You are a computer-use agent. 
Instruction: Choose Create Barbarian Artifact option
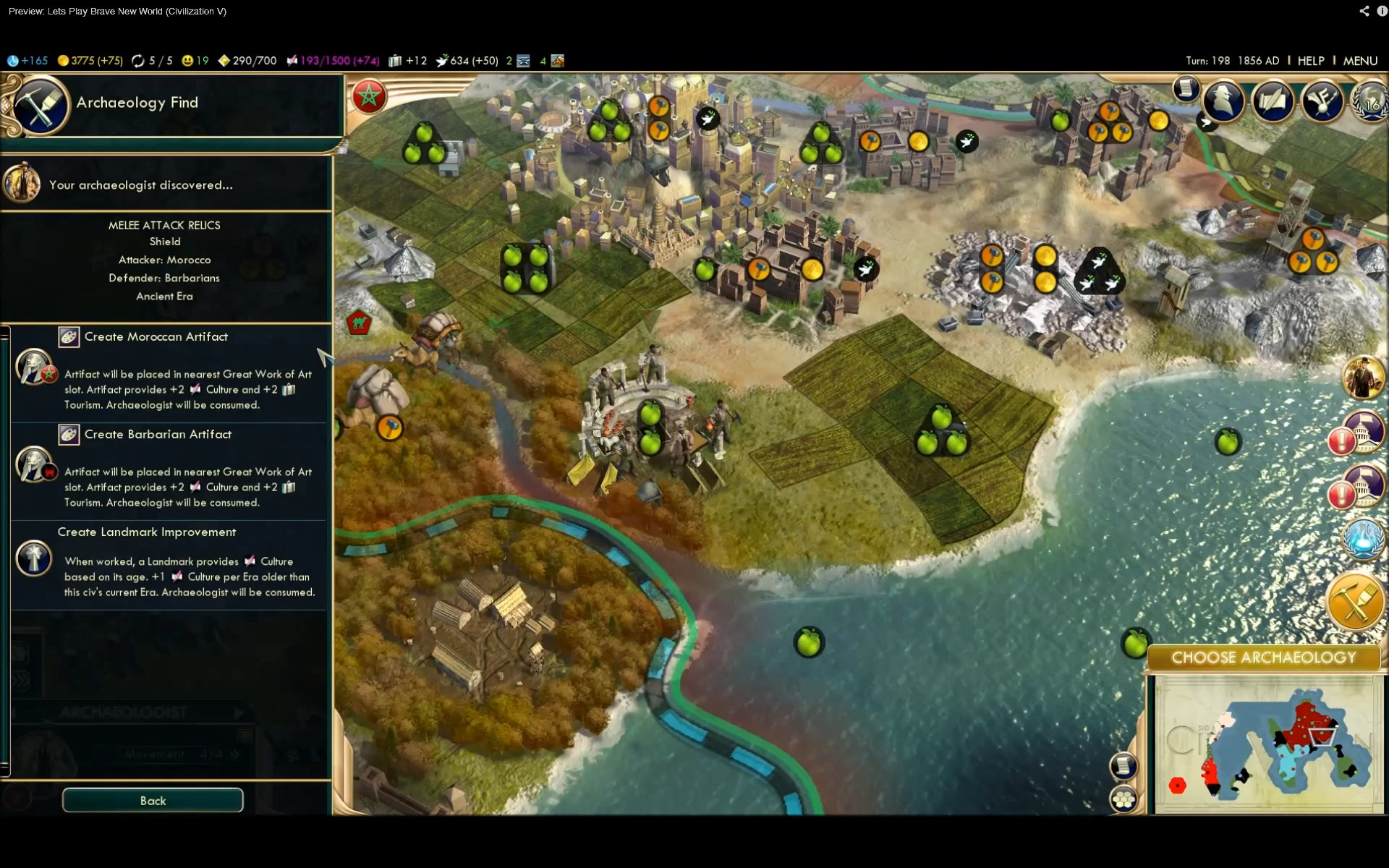pyautogui.click(x=158, y=435)
